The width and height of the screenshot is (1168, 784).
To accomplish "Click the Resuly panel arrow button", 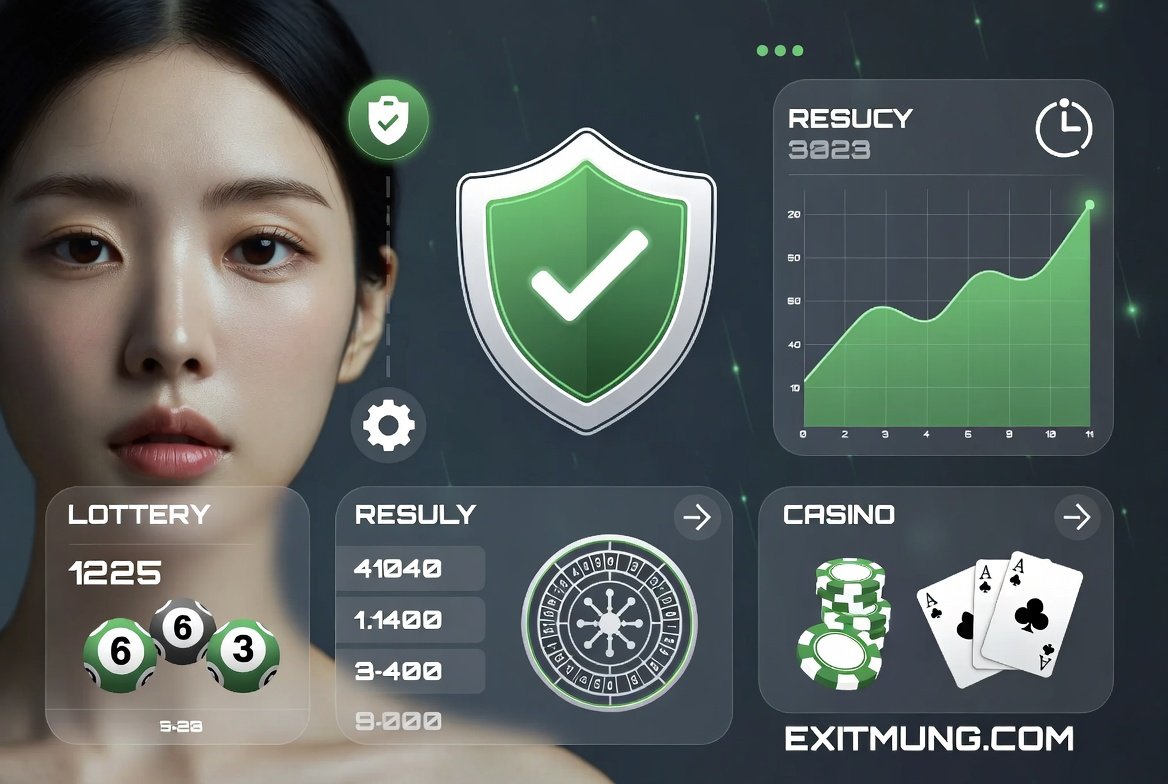I will click(696, 517).
